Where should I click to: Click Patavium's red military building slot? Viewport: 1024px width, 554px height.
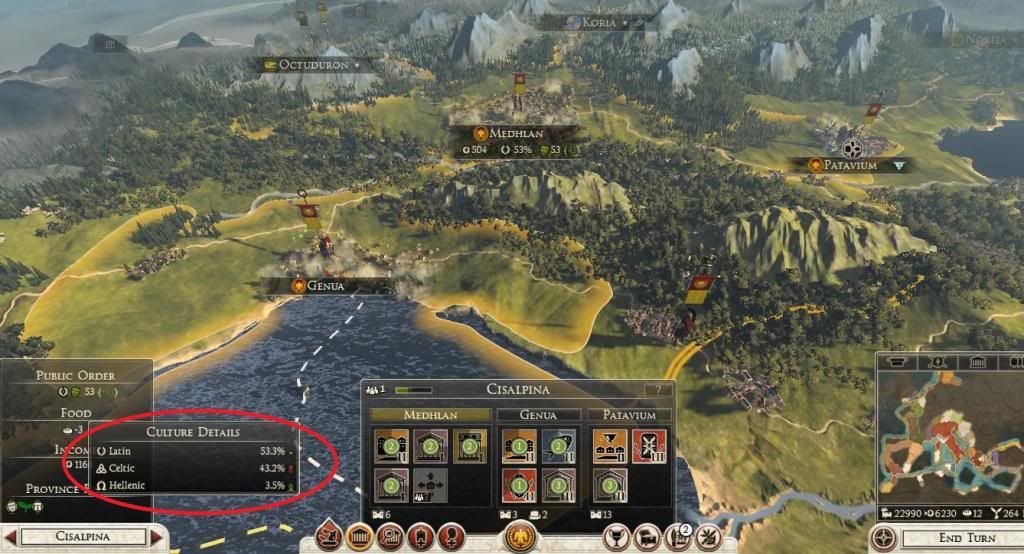pyautogui.click(x=647, y=446)
